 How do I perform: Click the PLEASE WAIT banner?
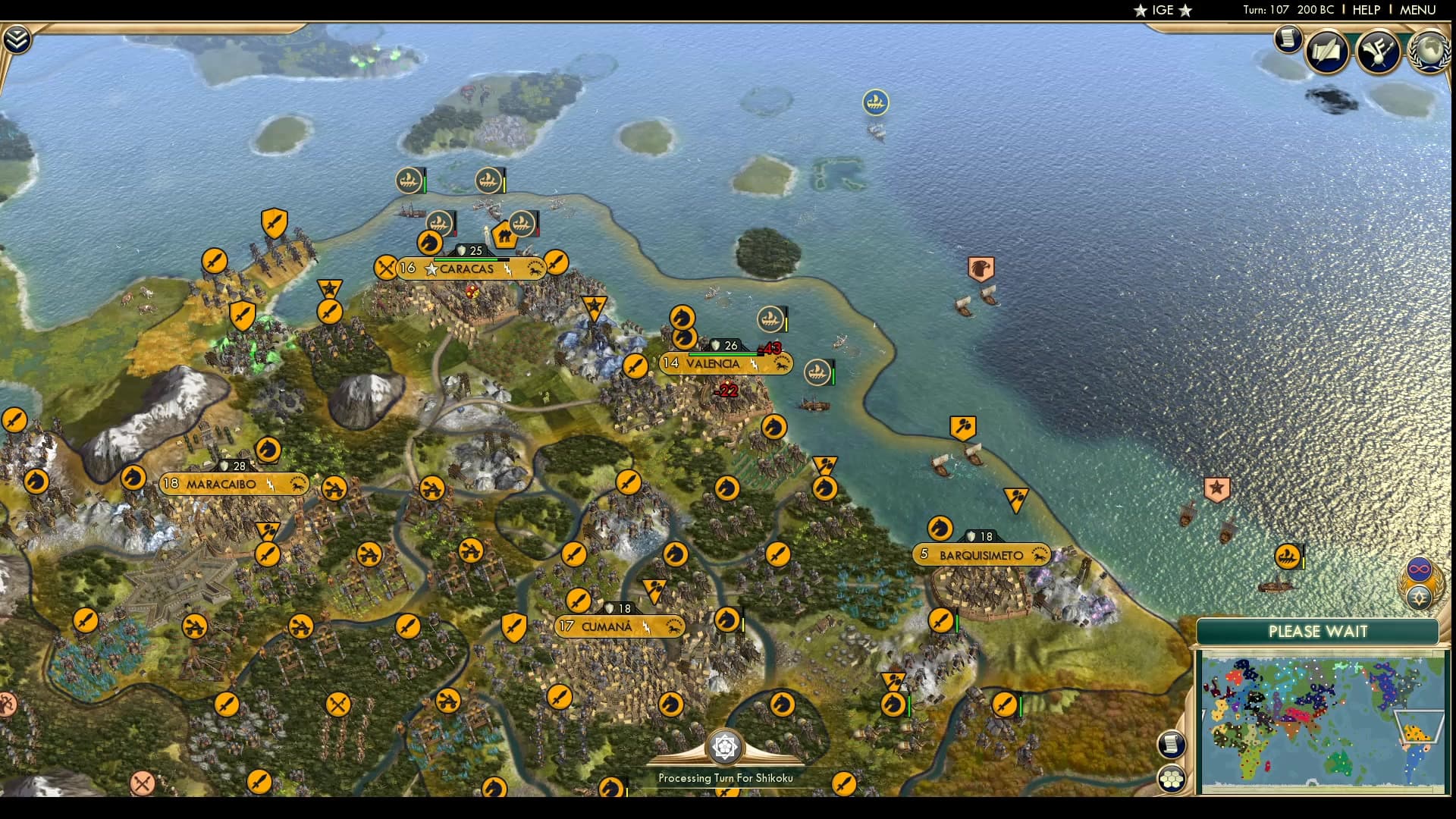click(1317, 632)
